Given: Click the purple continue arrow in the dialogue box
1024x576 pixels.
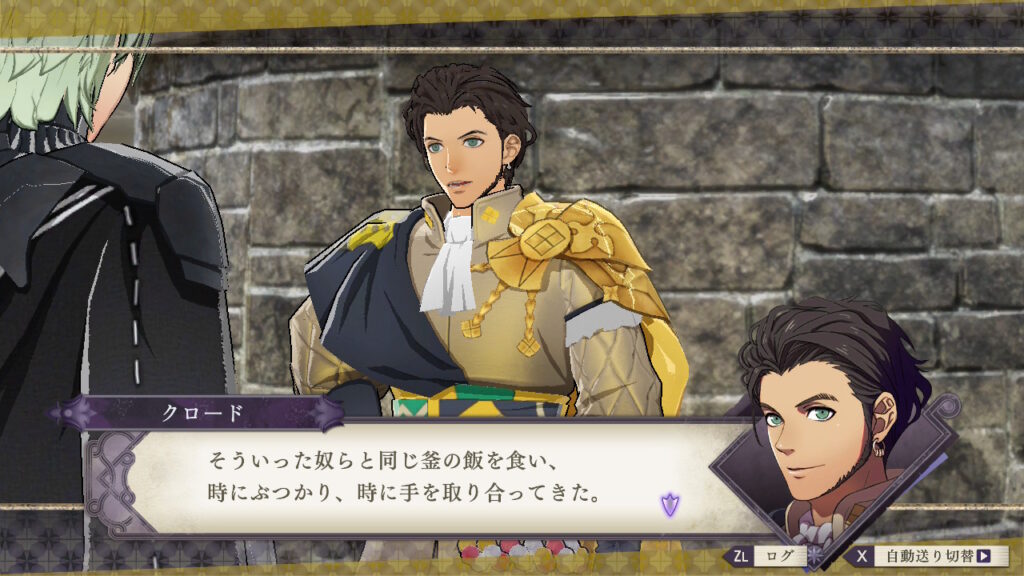Looking at the screenshot, I should click(x=669, y=505).
